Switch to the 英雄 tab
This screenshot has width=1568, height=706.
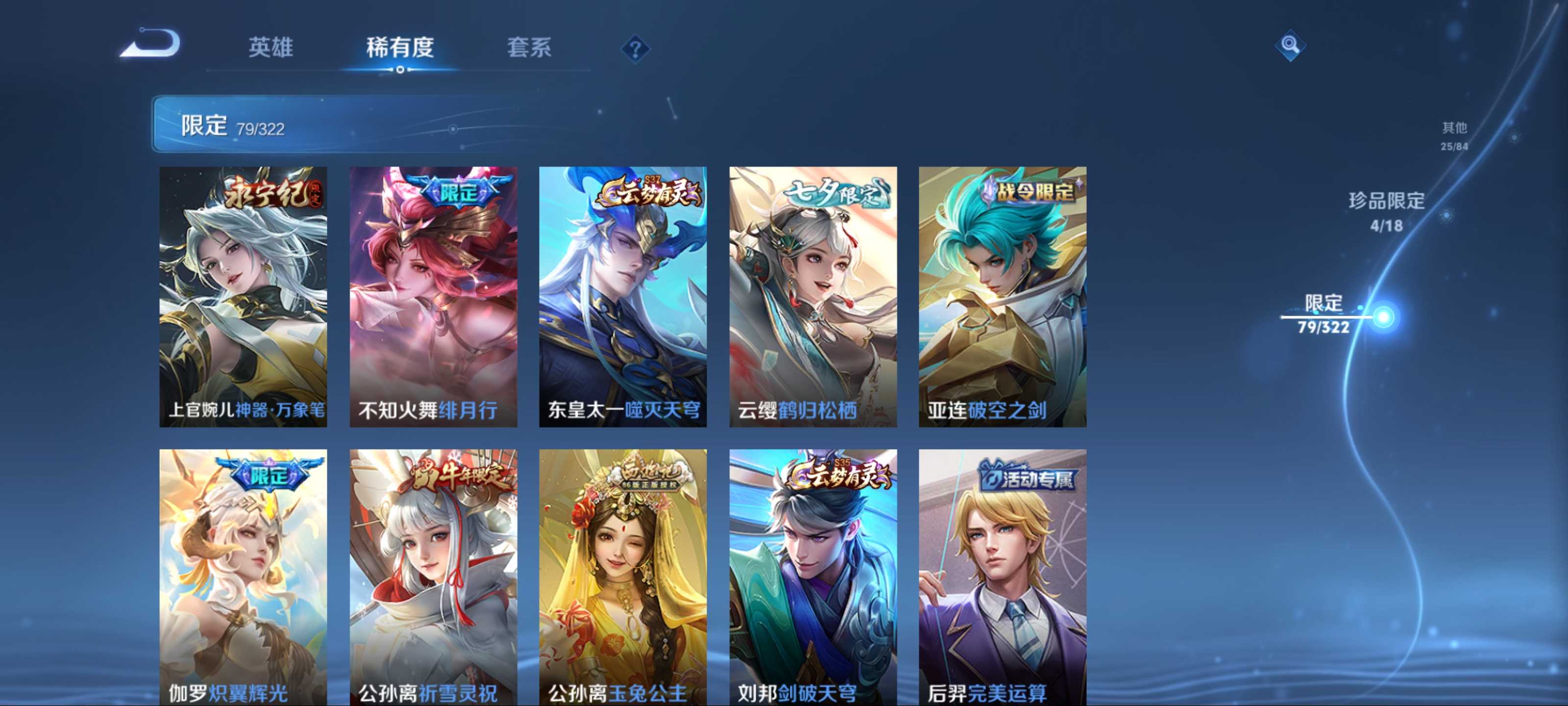[x=271, y=47]
